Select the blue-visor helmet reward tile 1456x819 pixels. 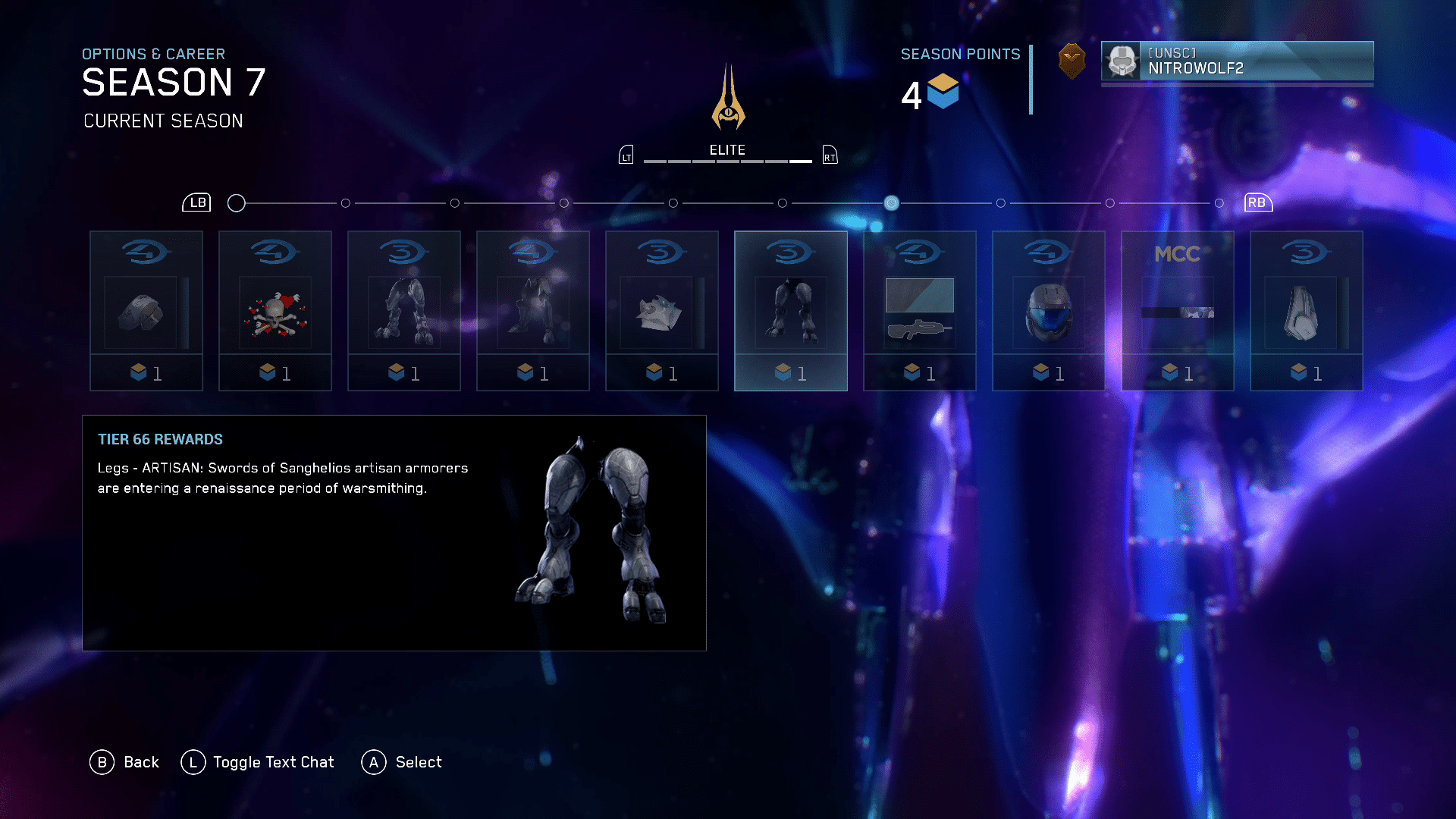tap(1048, 311)
